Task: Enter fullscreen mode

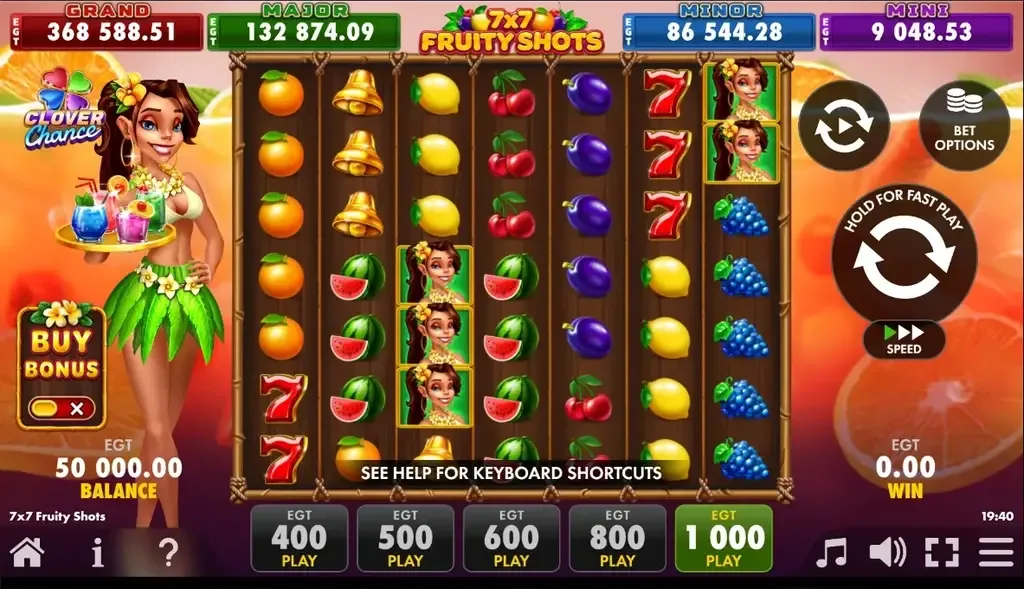Action: click(x=941, y=552)
